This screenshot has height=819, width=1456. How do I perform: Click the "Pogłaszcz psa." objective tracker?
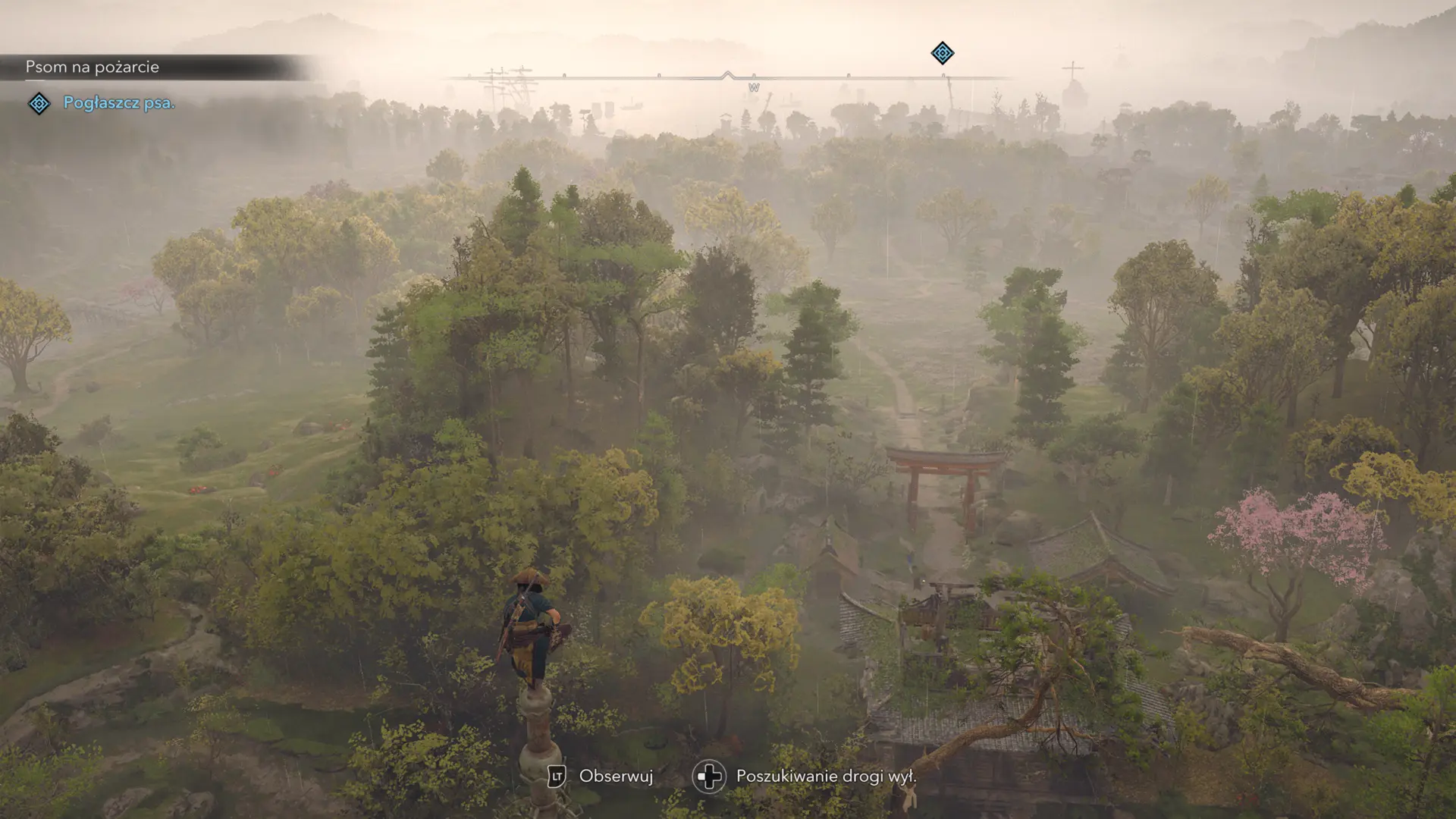pyautogui.click(x=118, y=103)
